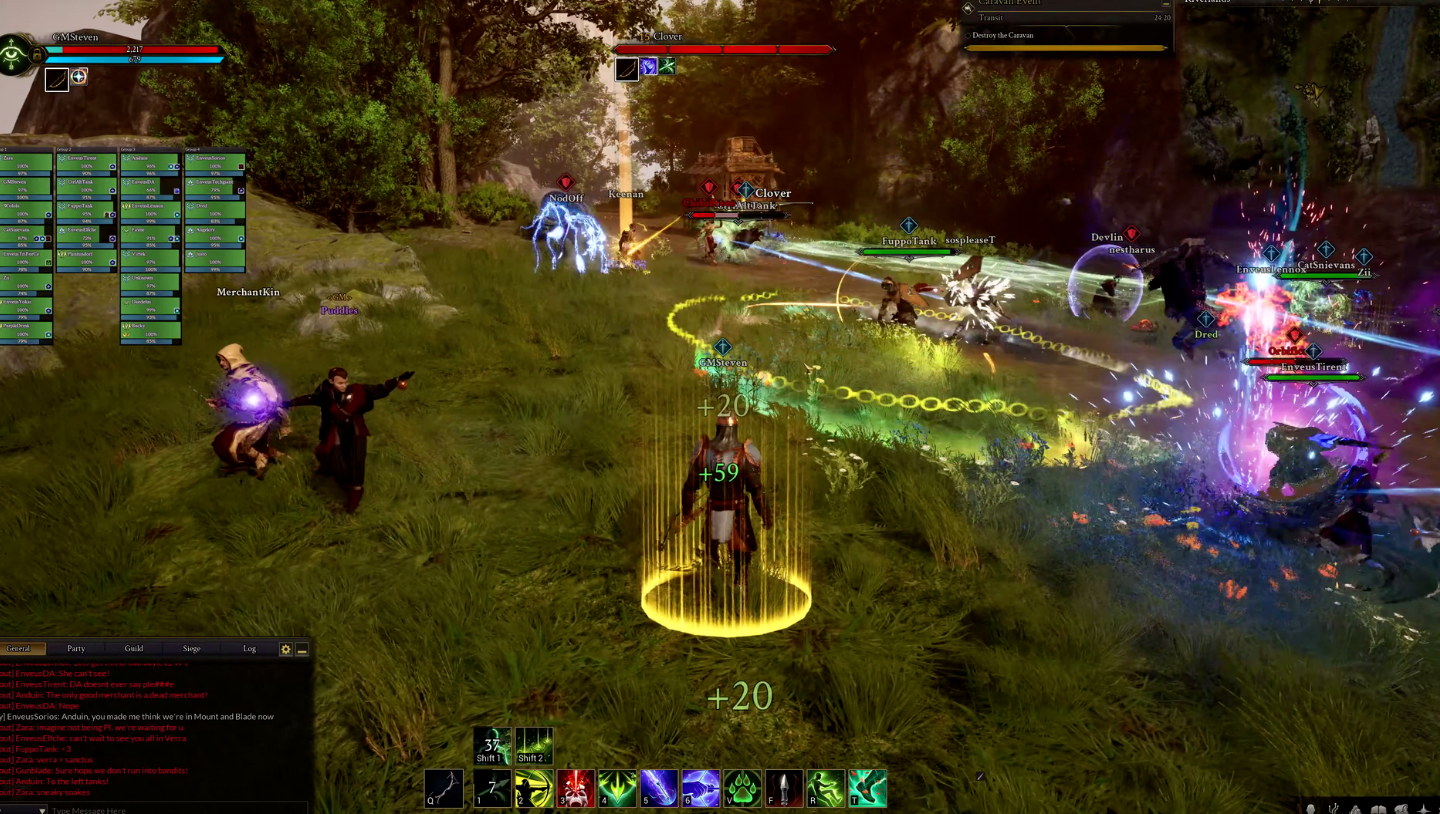Open the Guild chat tab
The width and height of the screenshot is (1440, 814).
pyautogui.click(x=133, y=648)
